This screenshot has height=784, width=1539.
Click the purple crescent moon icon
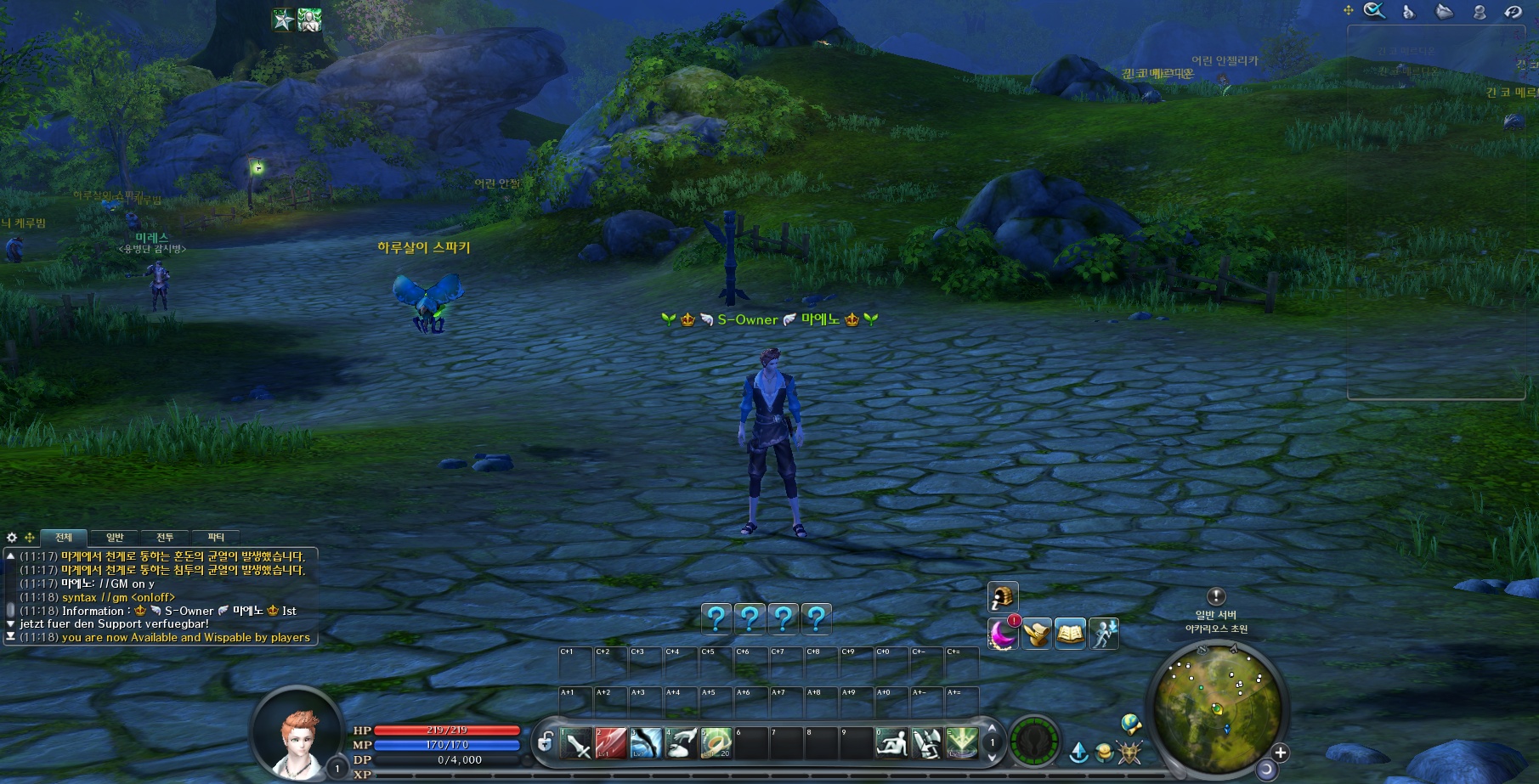[1003, 635]
